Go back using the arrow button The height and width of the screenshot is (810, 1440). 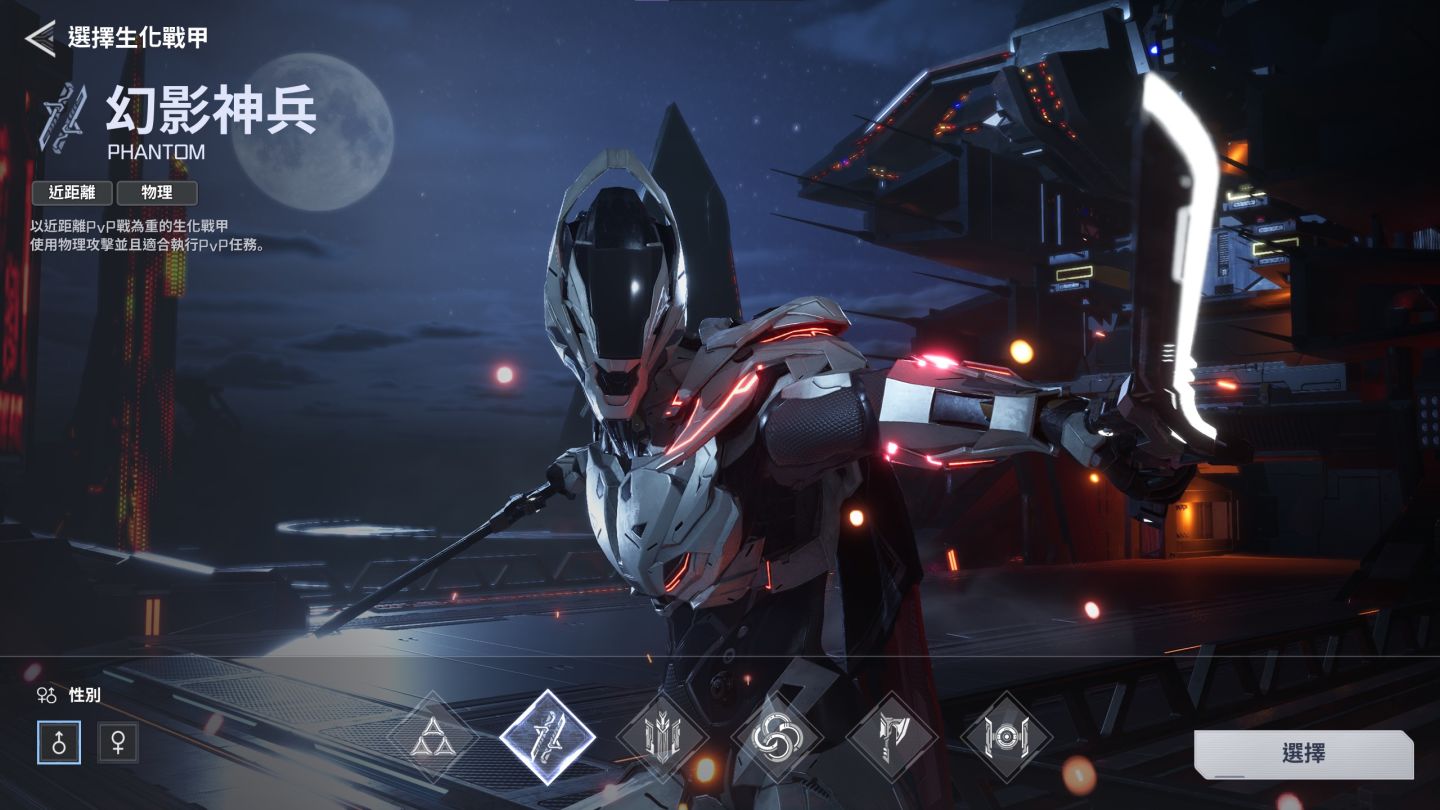pos(40,39)
